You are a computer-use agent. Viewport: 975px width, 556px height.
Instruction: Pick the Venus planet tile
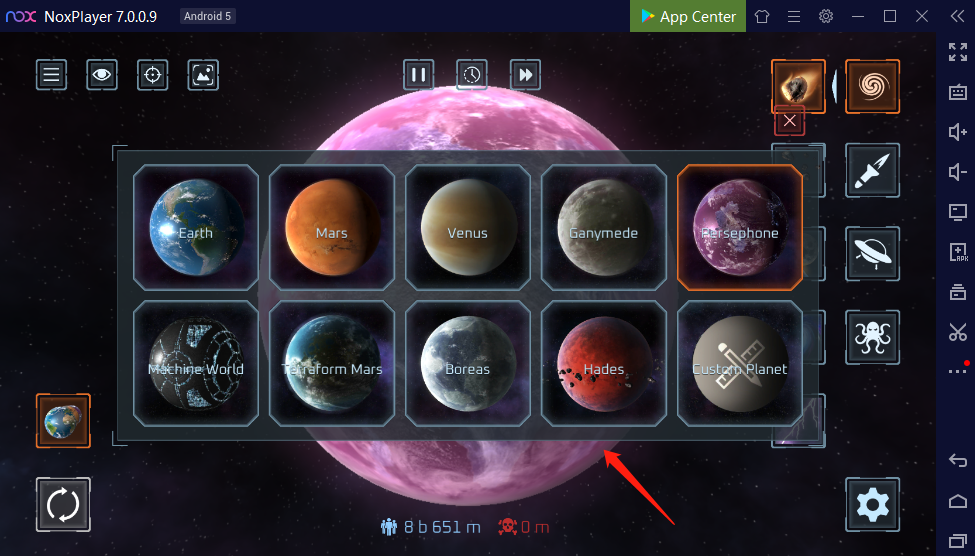[x=468, y=228]
